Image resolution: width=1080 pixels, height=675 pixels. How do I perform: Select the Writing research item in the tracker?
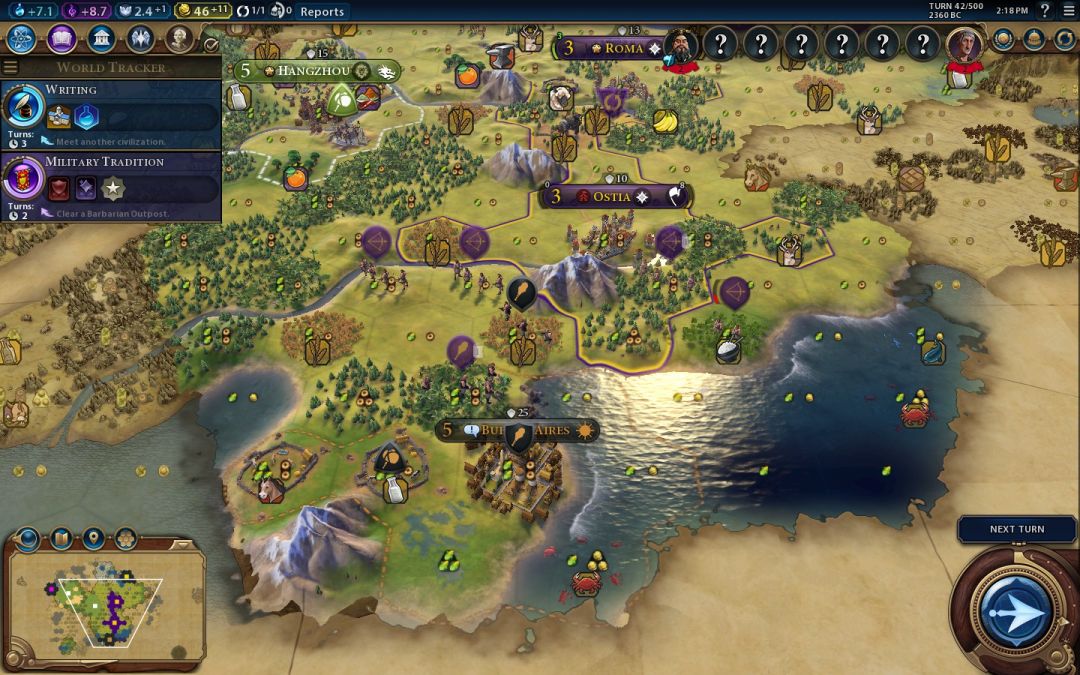point(110,107)
